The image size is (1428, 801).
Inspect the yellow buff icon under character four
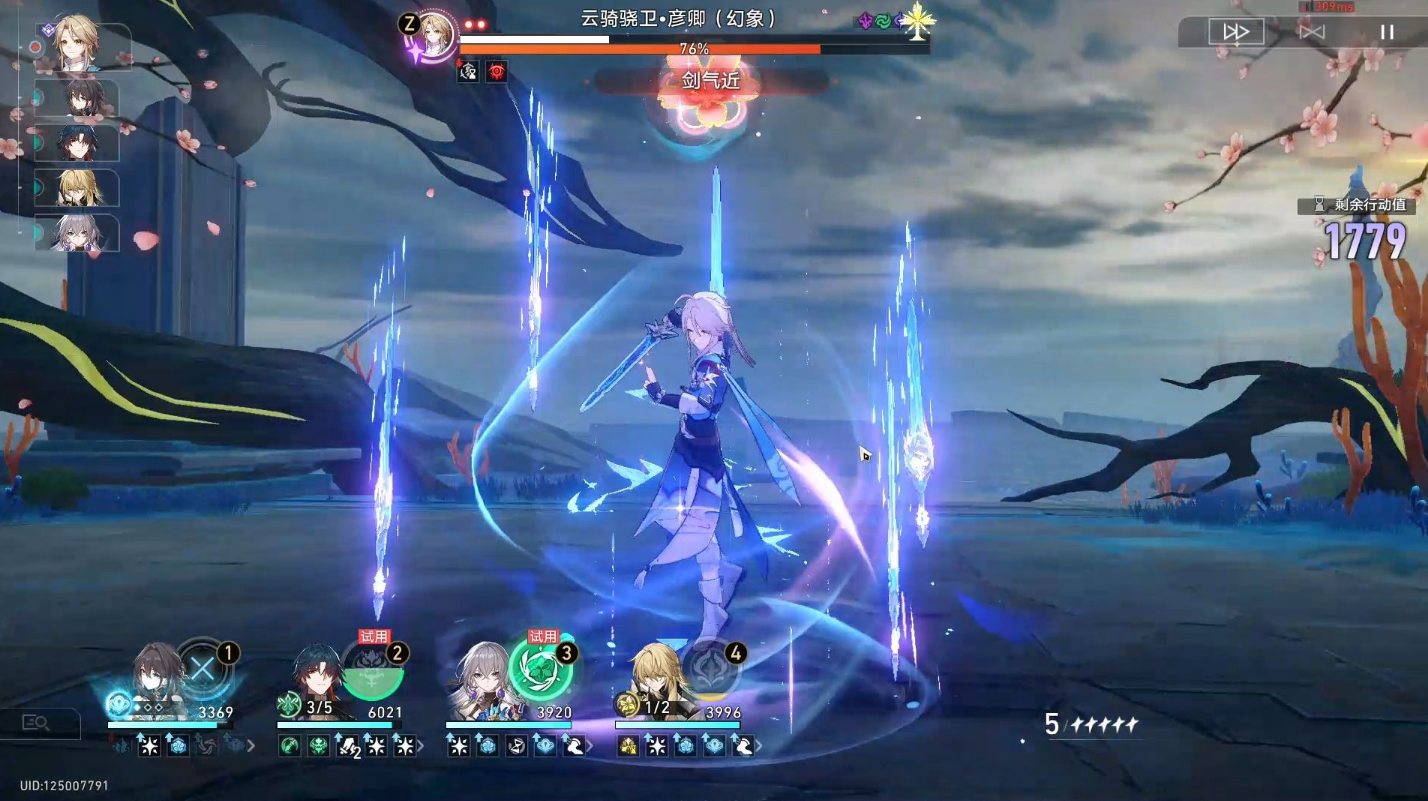tap(628, 746)
